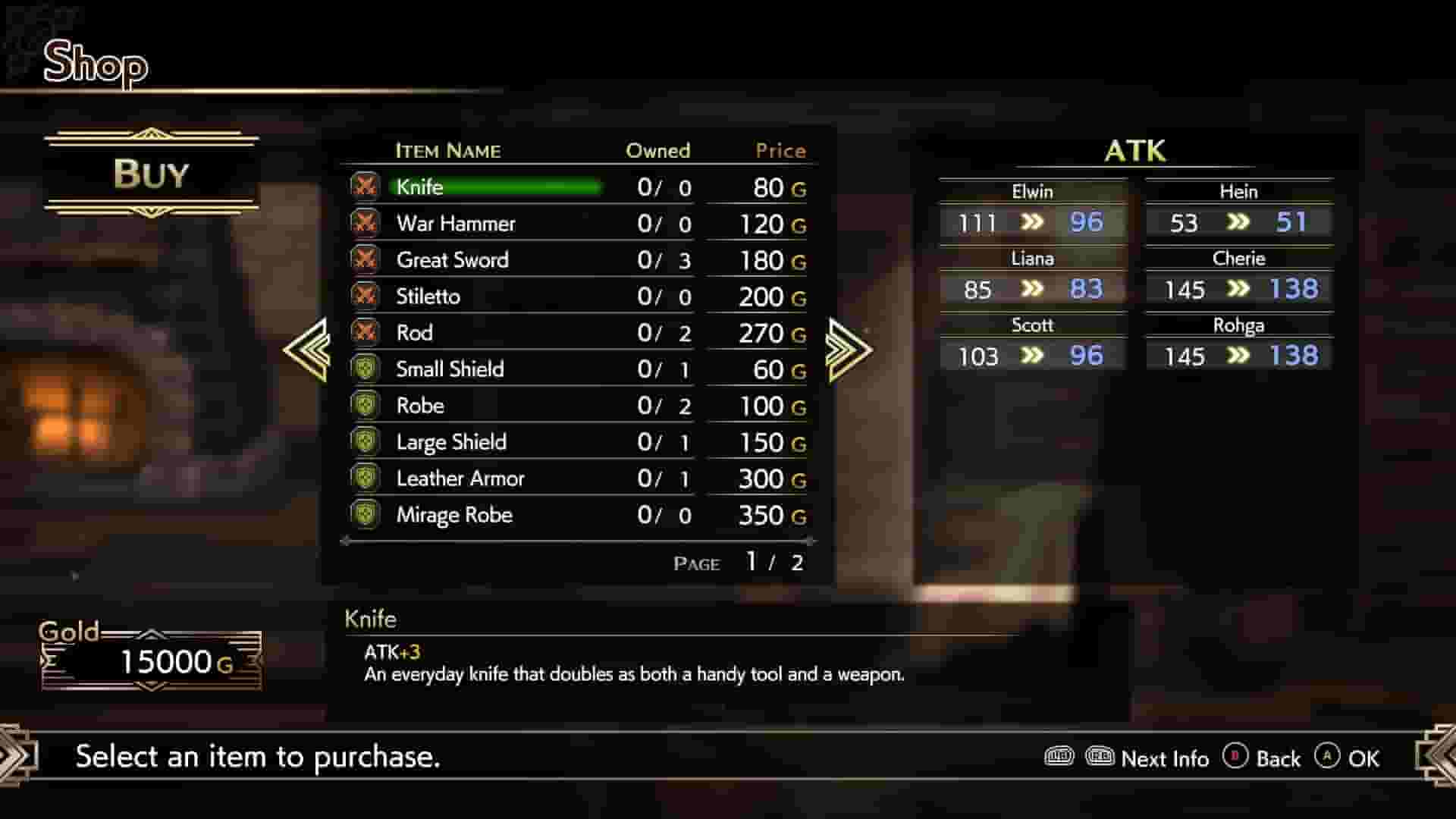
Task: Click the double-chevron arrow in Elwin's ATK row
Action: (1030, 222)
